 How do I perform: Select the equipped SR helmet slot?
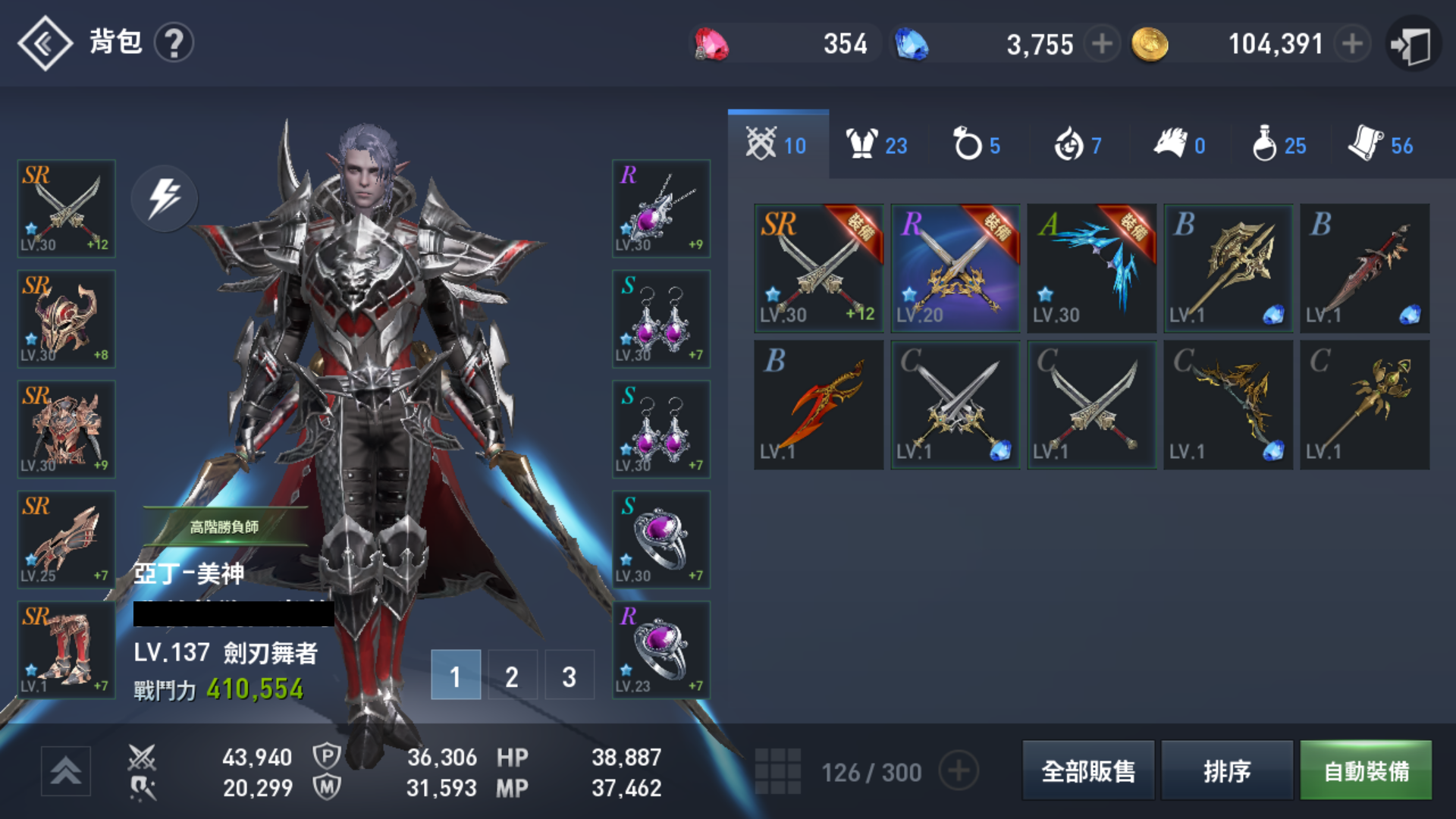point(67,319)
